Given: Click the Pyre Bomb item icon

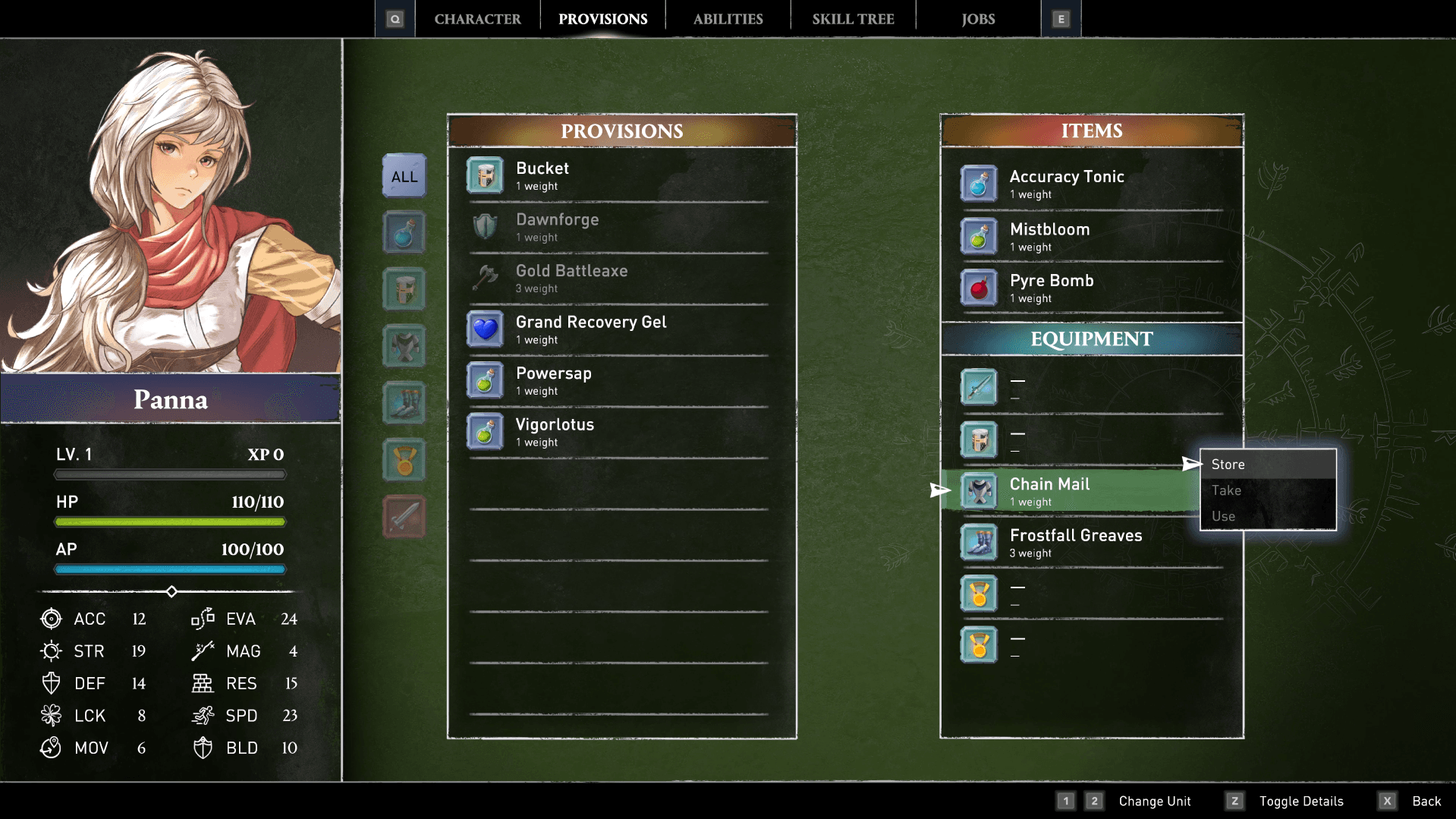Looking at the screenshot, I should (980, 288).
